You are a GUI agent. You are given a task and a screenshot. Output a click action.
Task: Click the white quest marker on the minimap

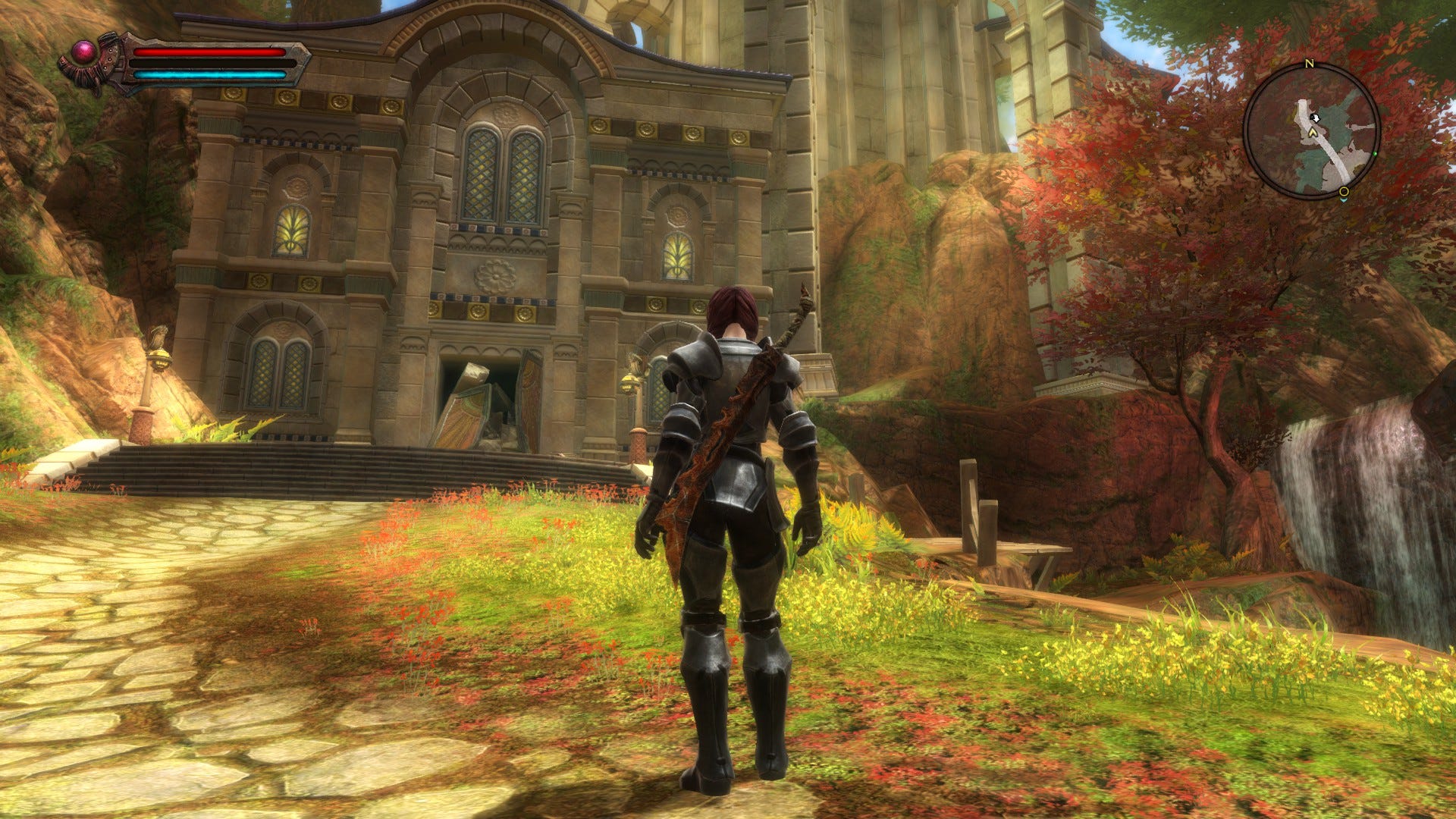pyautogui.click(x=1315, y=118)
